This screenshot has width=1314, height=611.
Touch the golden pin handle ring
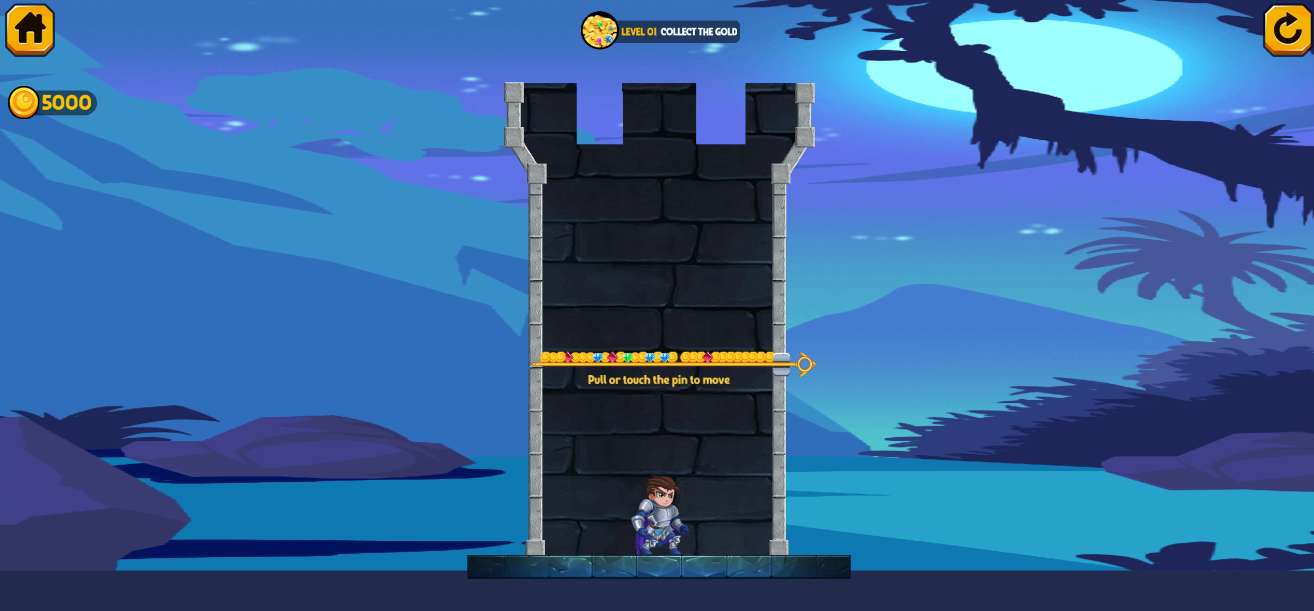(805, 365)
